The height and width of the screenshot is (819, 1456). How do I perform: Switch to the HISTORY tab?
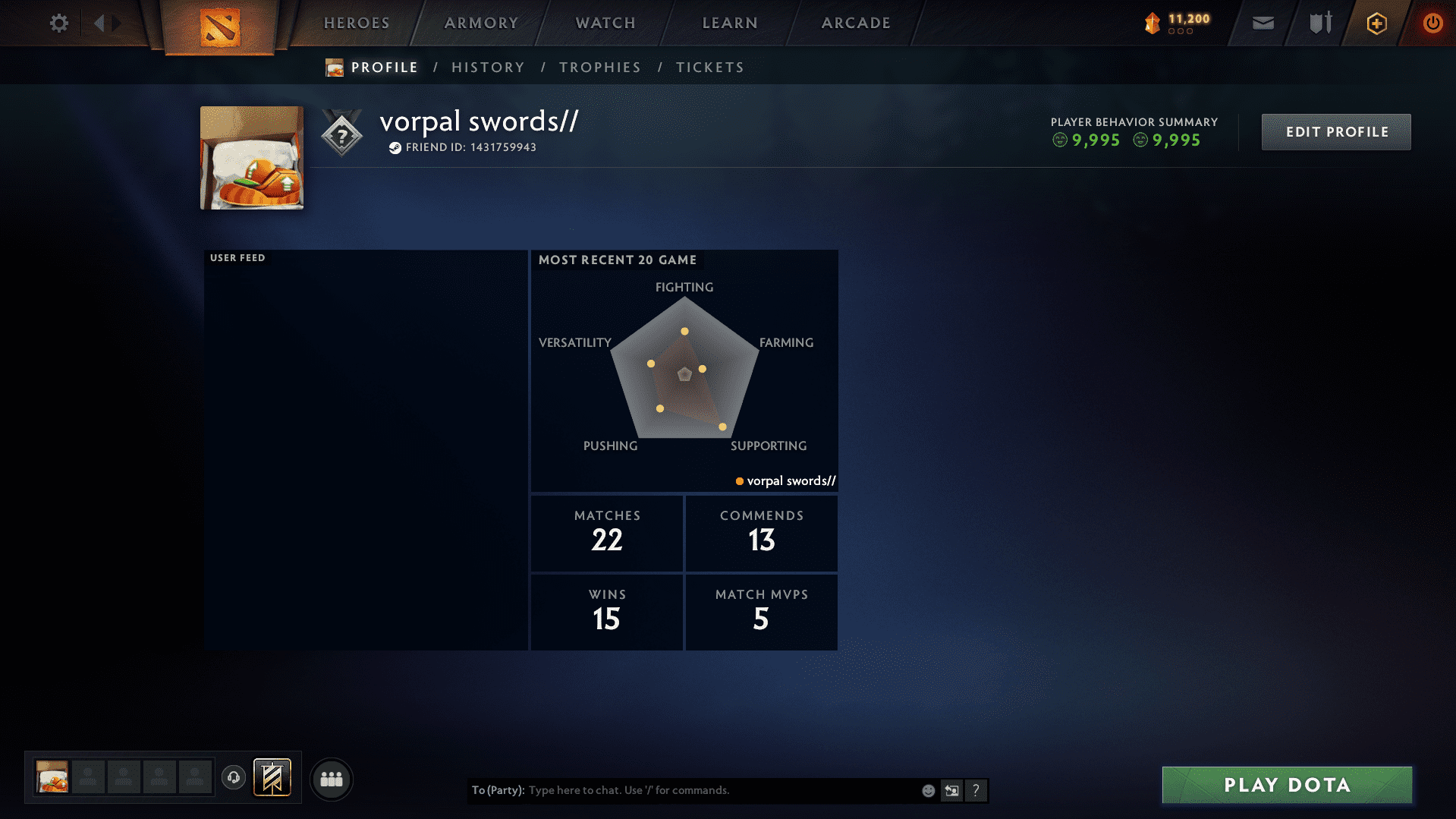(487, 67)
